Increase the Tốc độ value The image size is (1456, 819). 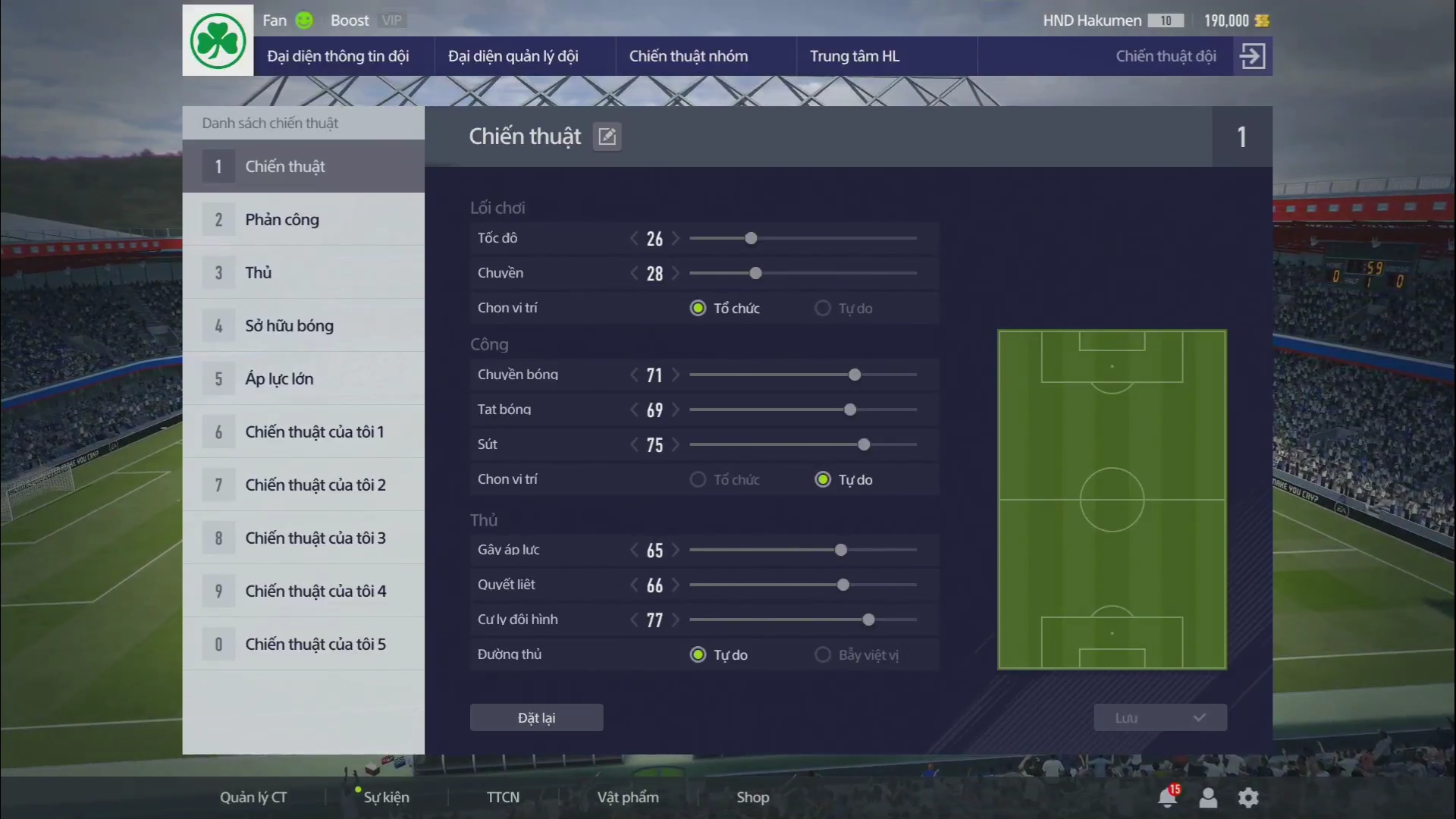click(x=676, y=238)
